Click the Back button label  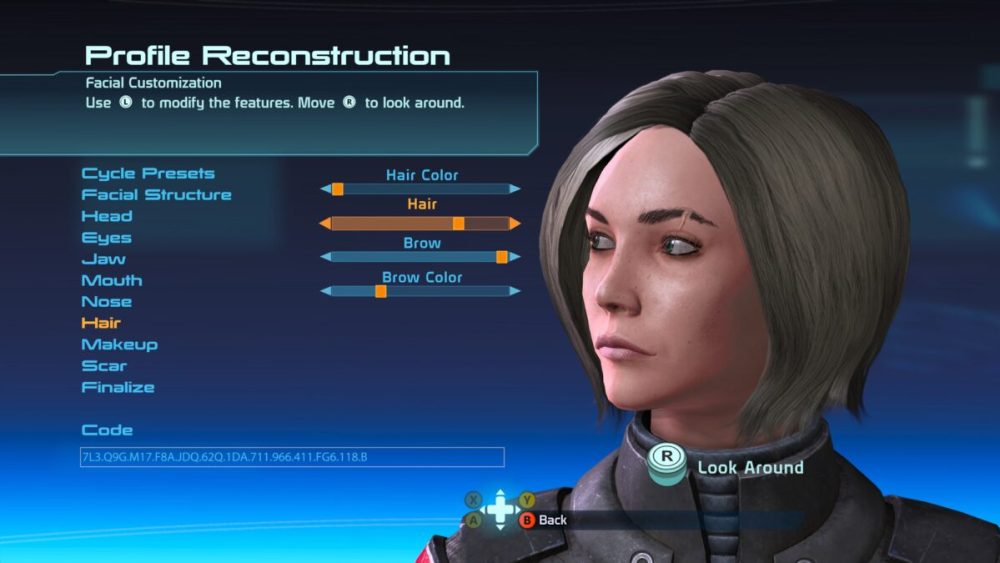pyautogui.click(x=552, y=520)
